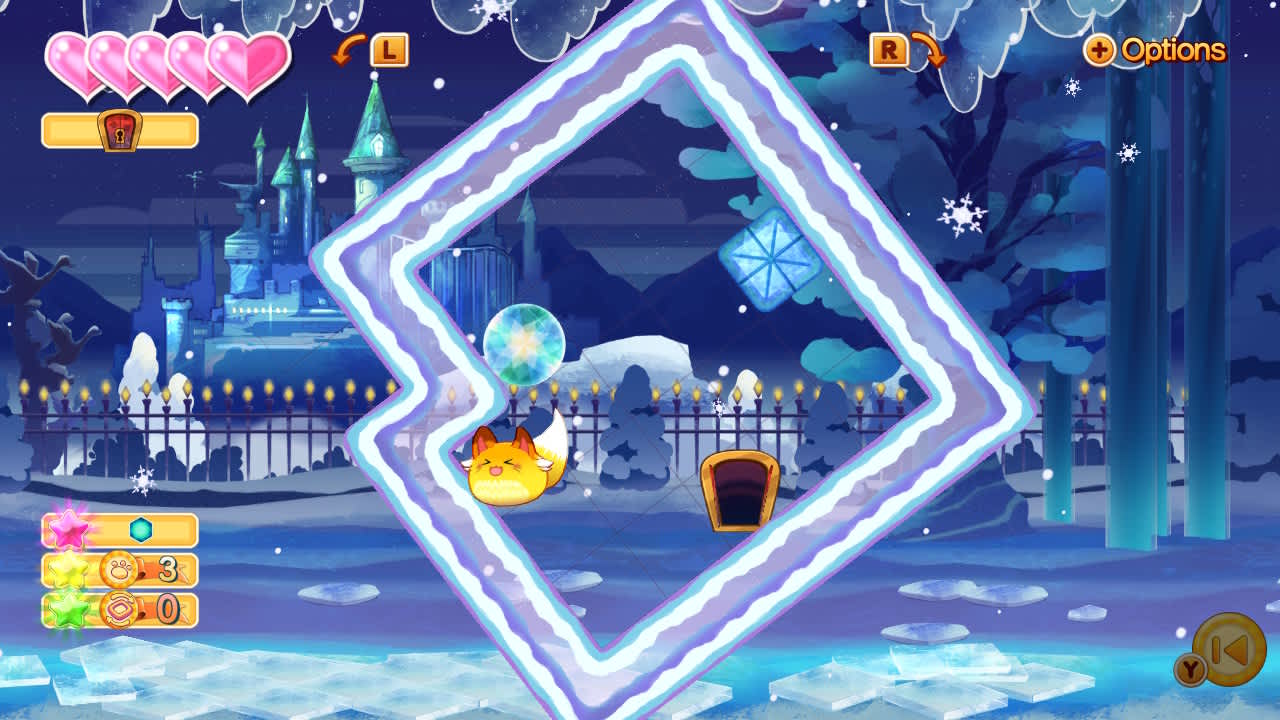The height and width of the screenshot is (720, 1280).
Task: Click the Plus icon next to Options
Action: click(1100, 52)
